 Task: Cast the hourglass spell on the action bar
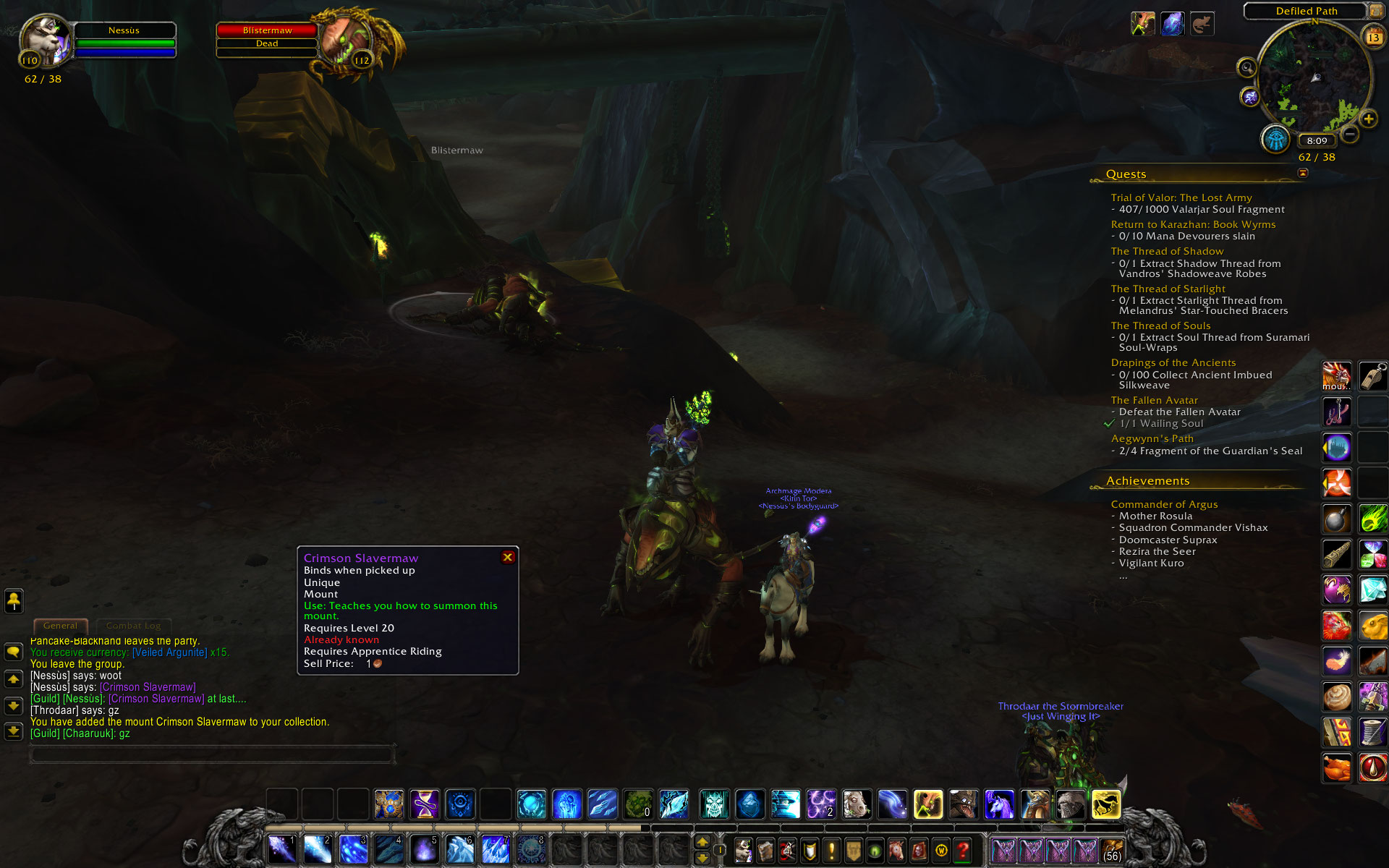(x=425, y=804)
